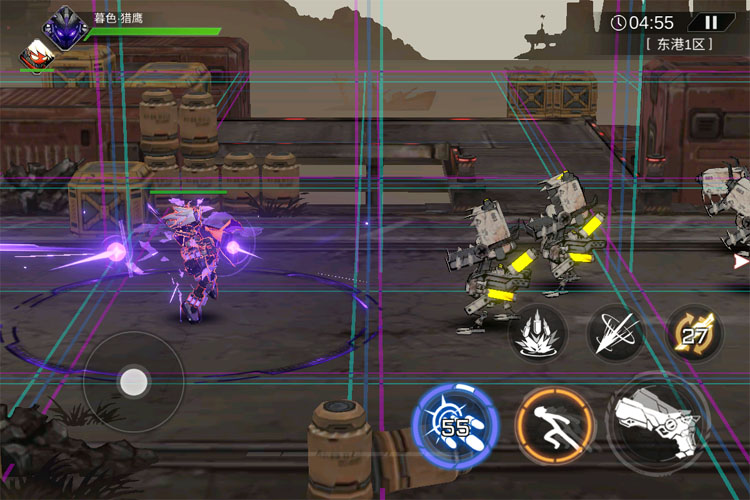Tap the virtual joystick knob
The height and width of the screenshot is (500, 750).
click(x=133, y=380)
